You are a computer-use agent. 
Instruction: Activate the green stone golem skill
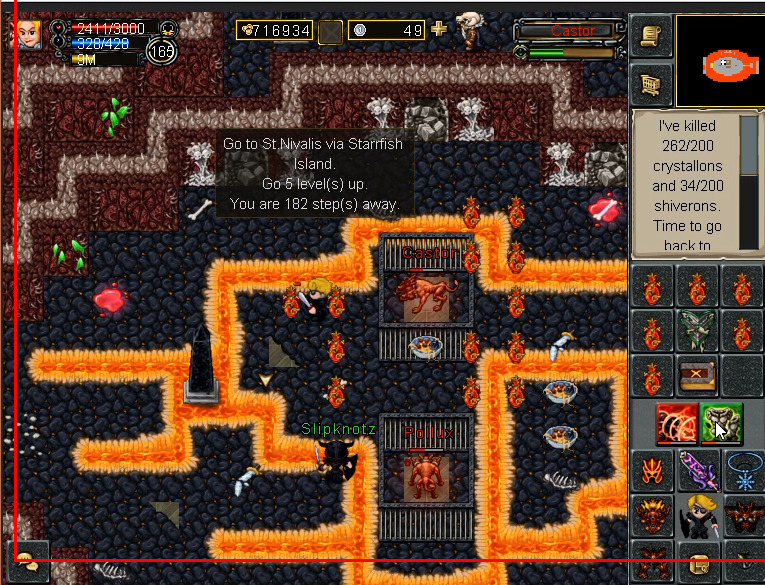pos(720,423)
